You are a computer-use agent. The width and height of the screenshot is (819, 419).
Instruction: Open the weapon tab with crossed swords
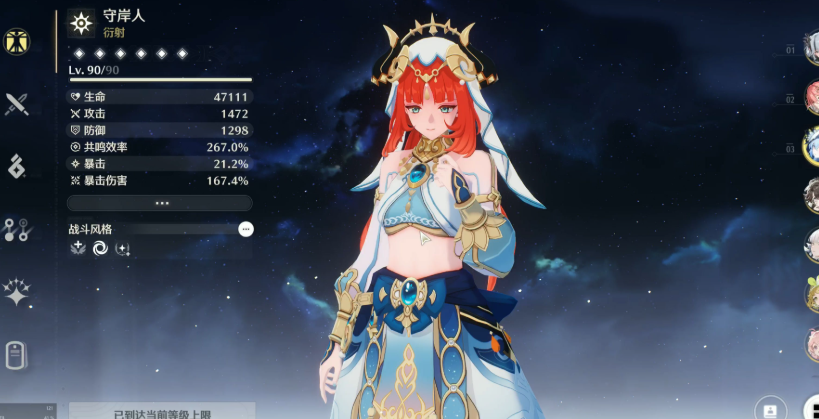pyautogui.click(x=16, y=104)
